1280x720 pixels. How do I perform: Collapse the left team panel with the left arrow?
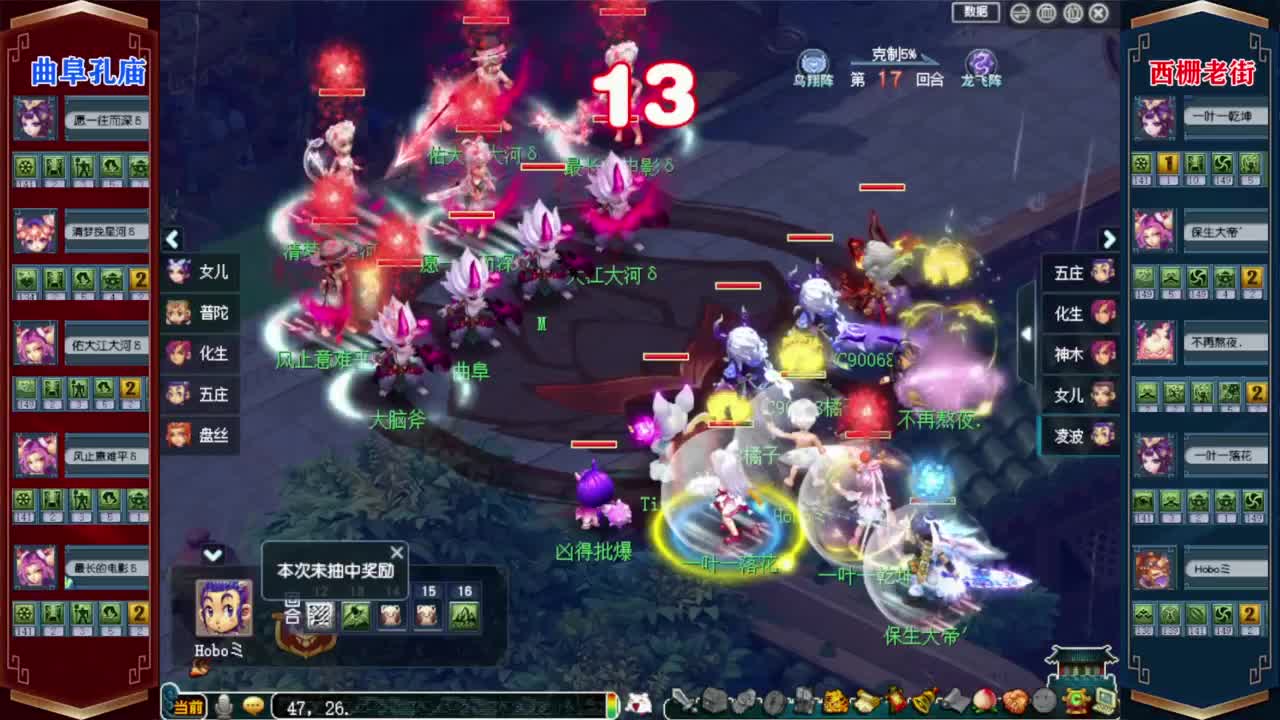tap(172, 240)
